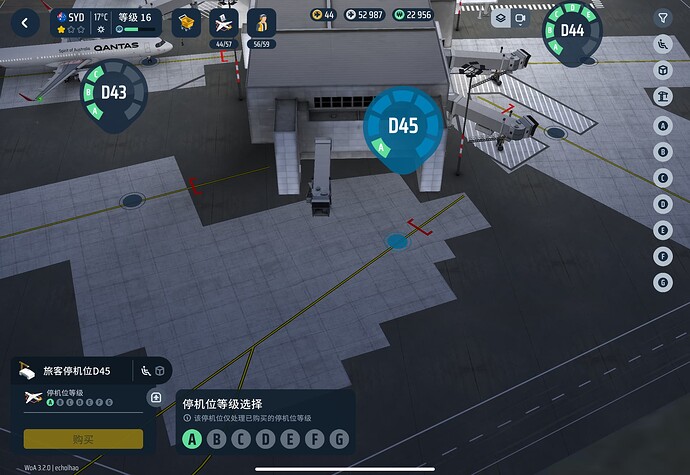Toggle the layers view button
This screenshot has height=475, width=690.
click(x=499, y=18)
